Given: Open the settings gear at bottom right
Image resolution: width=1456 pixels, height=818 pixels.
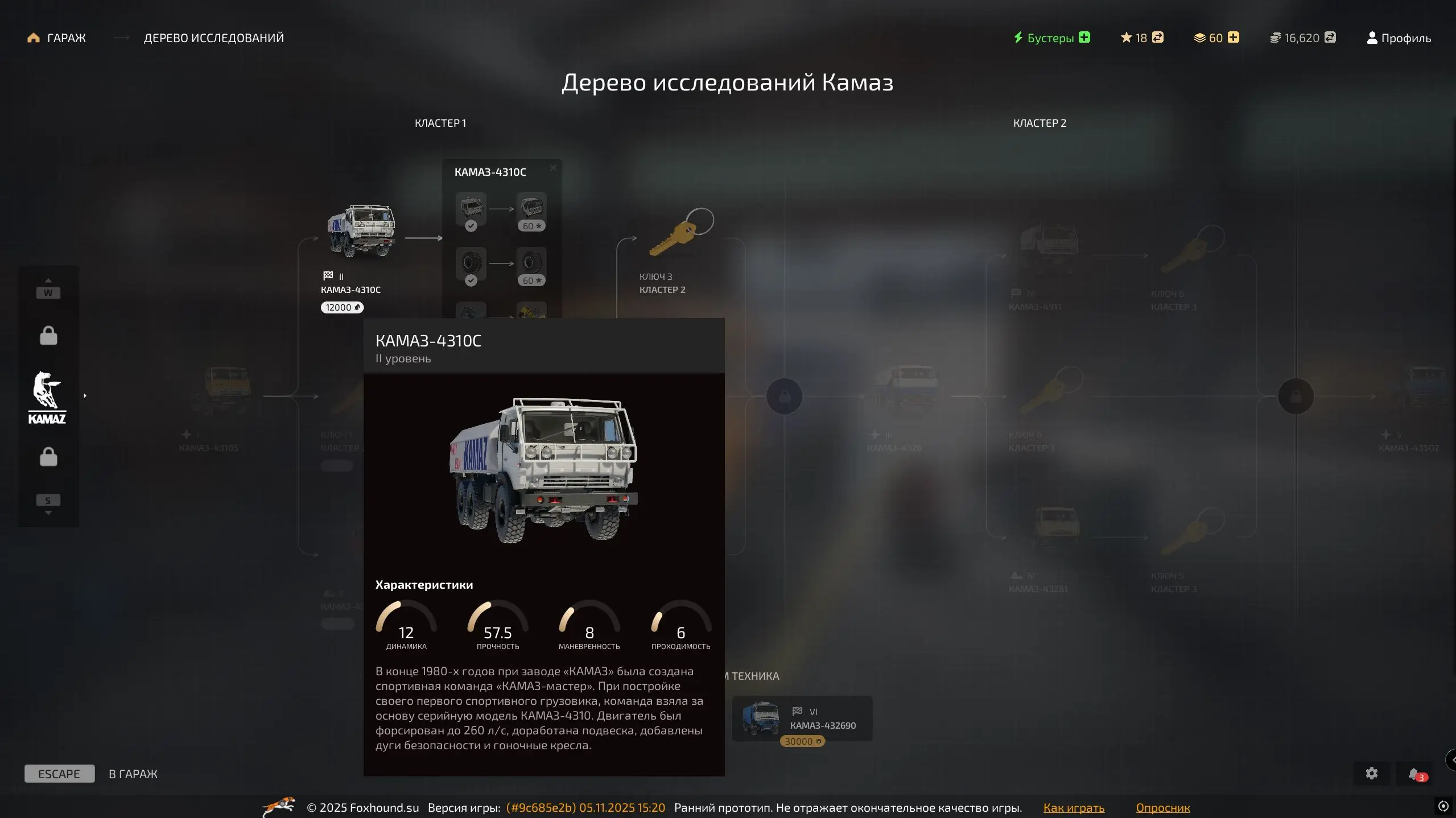Looking at the screenshot, I should pos(1371,772).
